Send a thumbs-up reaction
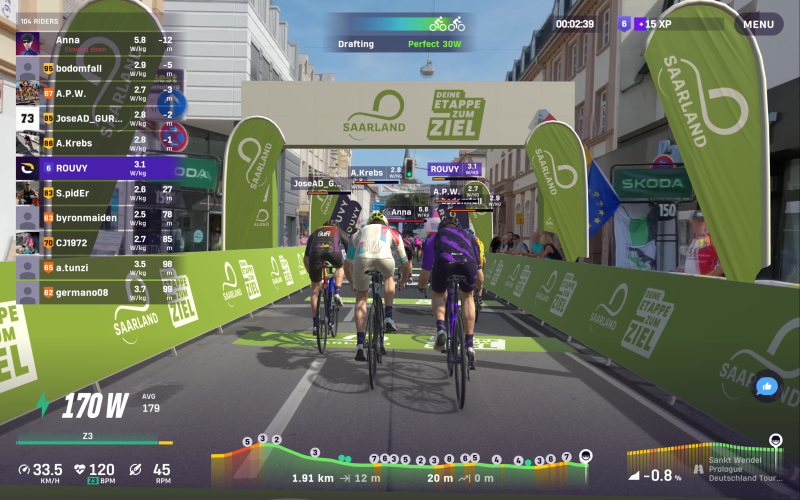This screenshot has height=500, width=800. [767, 386]
